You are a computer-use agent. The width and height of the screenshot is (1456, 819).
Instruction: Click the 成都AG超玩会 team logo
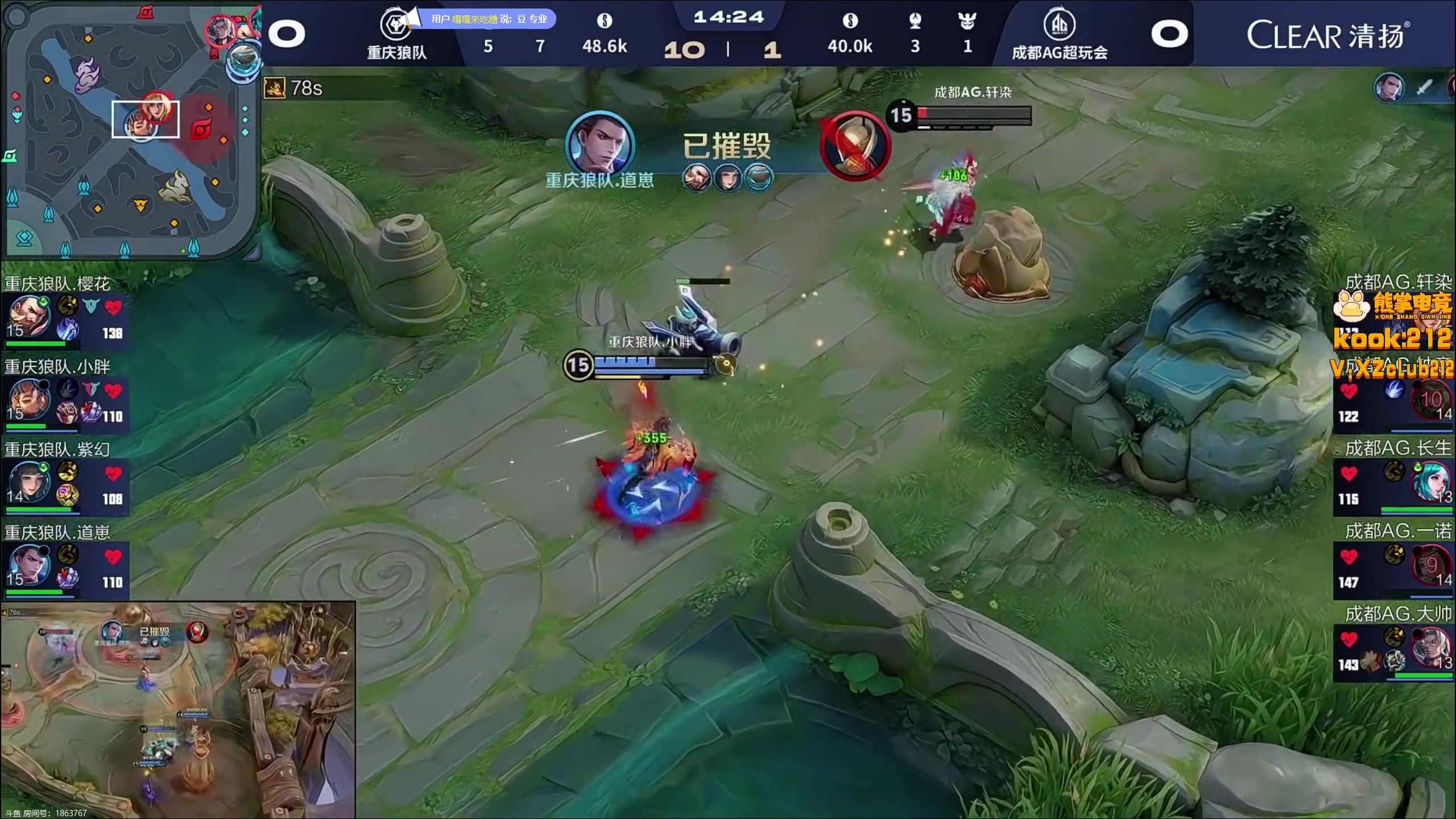coord(1059,25)
